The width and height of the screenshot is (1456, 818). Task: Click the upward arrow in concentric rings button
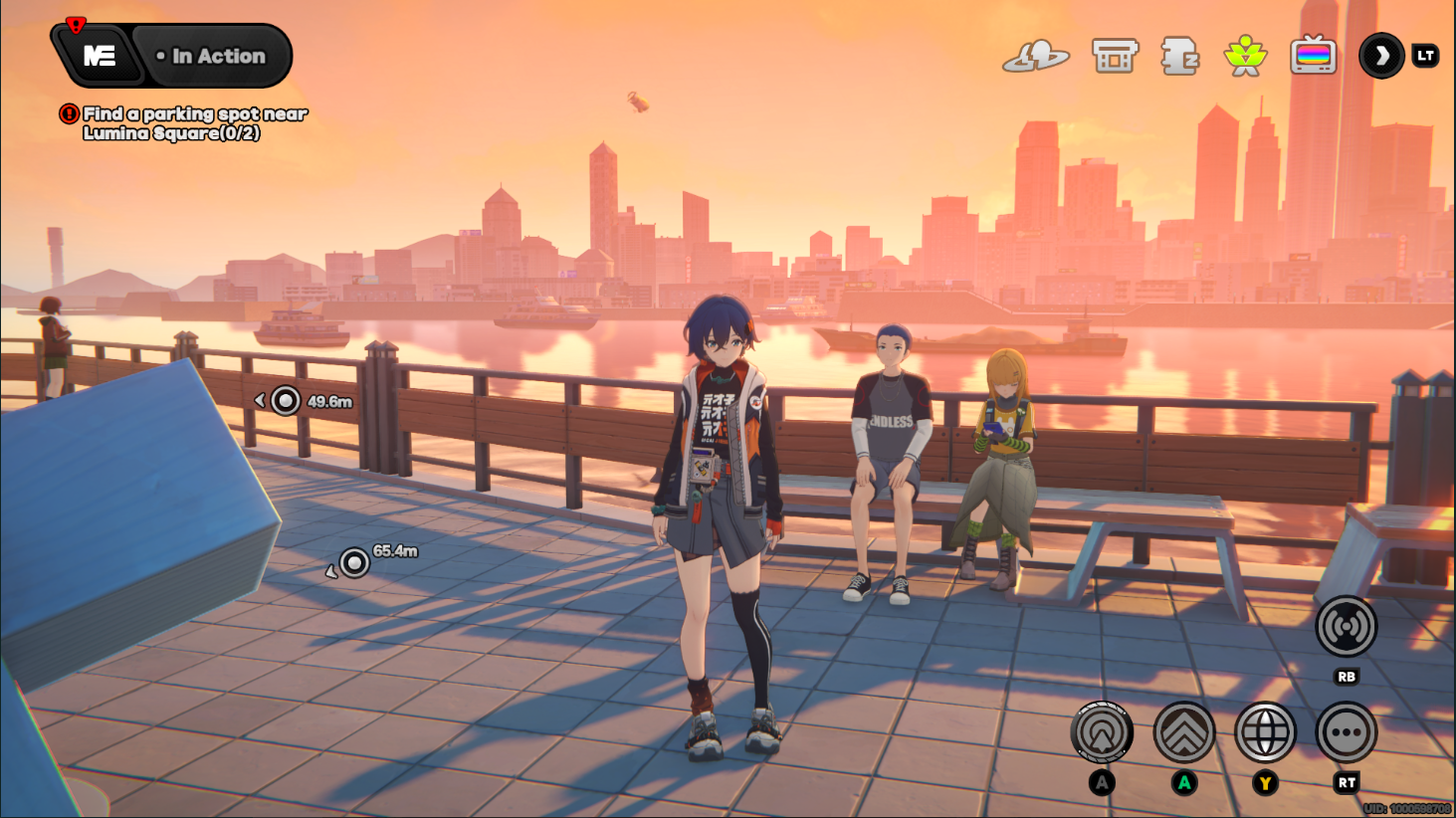1102,732
